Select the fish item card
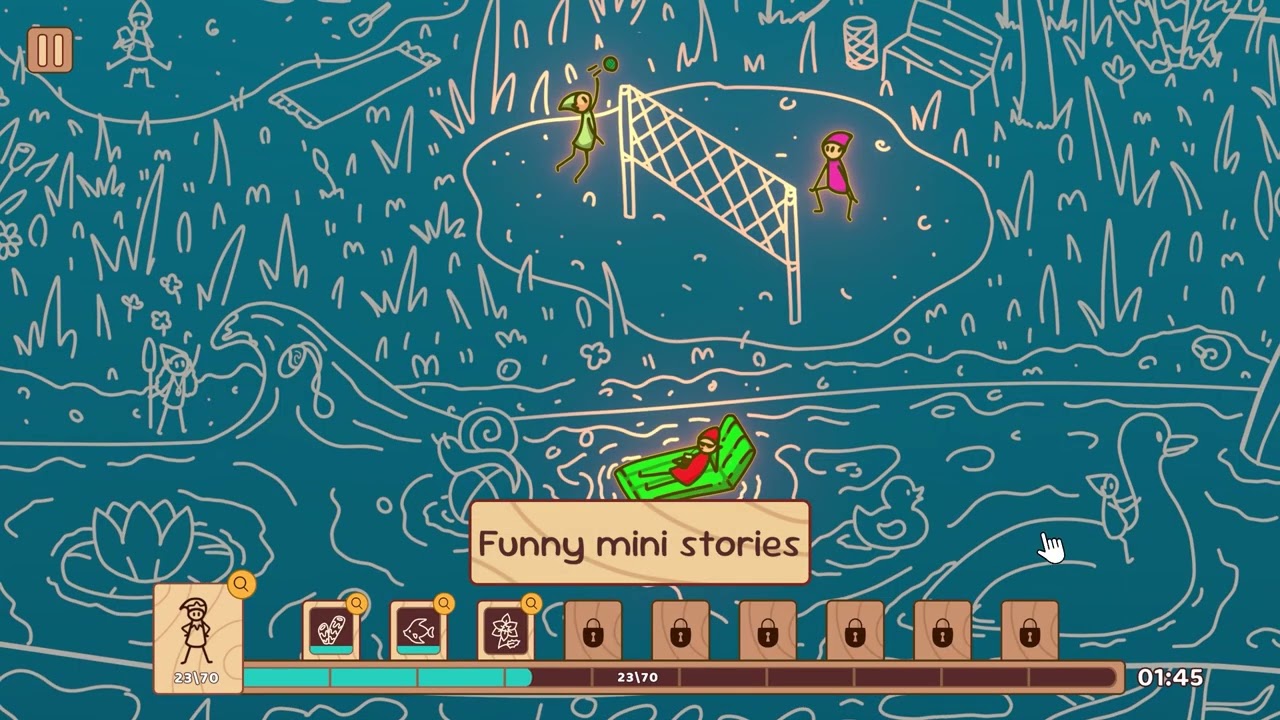The width and height of the screenshot is (1280, 720). tap(419, 632)
